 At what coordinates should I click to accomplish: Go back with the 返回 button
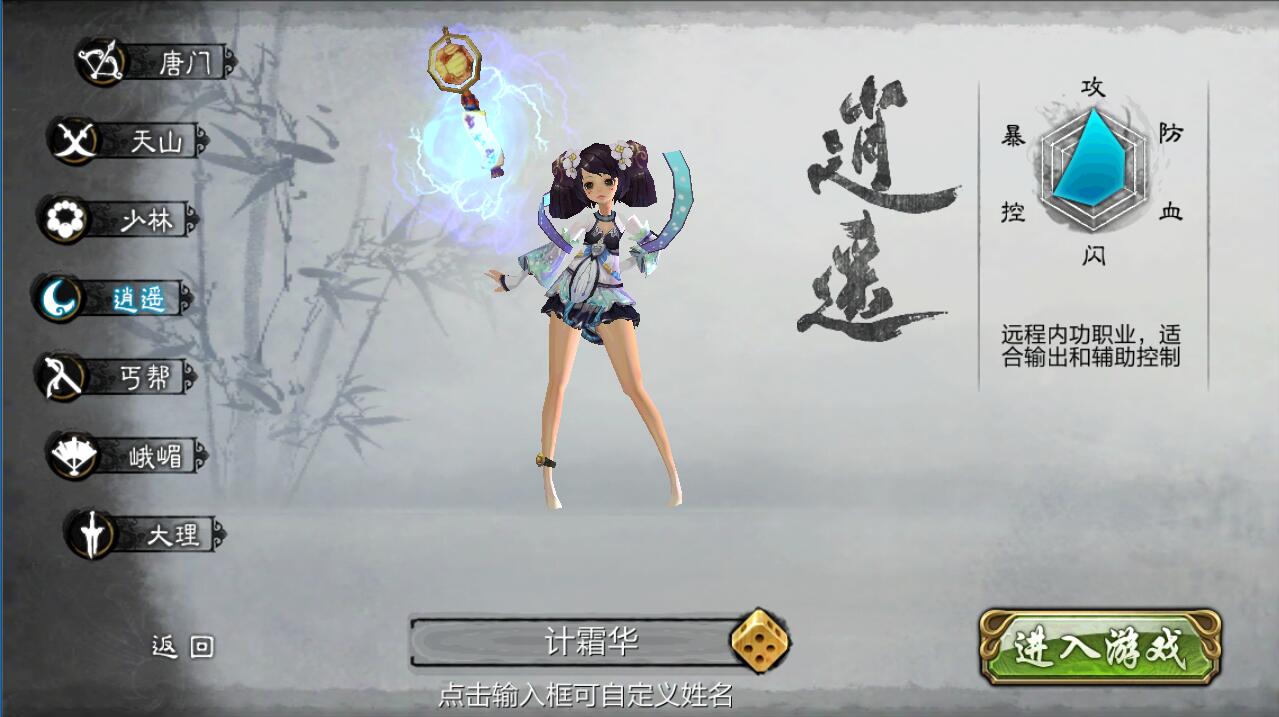(182, 647)
